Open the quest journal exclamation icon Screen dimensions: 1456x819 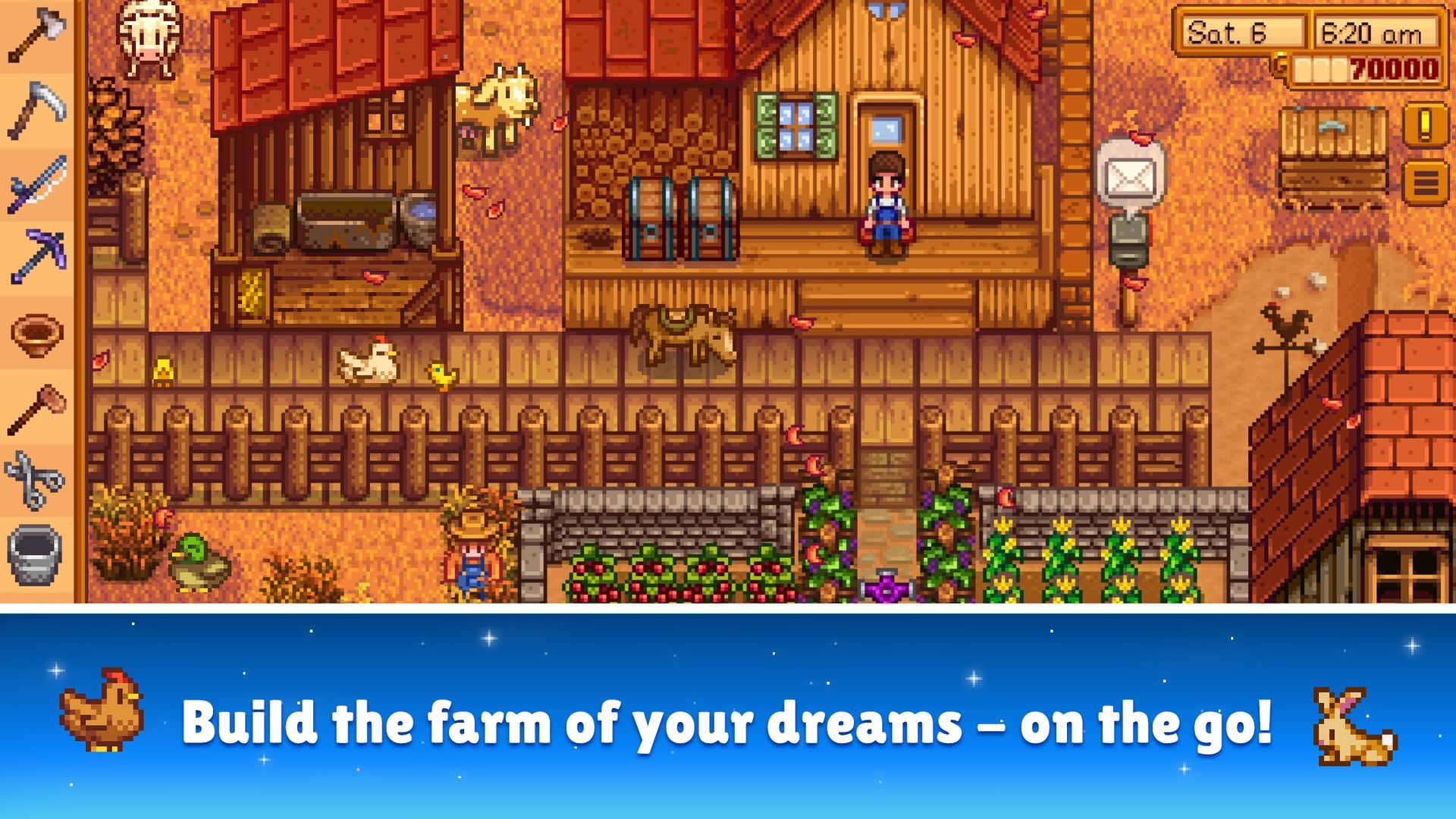pyautogui.click(x=1425, y=123)
